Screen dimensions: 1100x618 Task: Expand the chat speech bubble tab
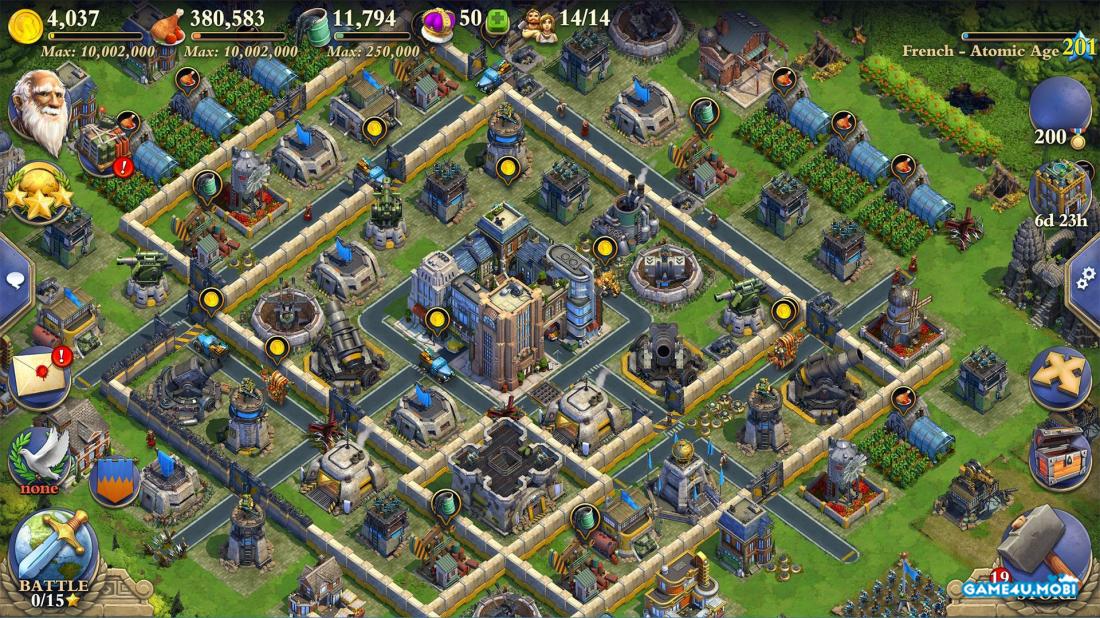tap(14, 281)
